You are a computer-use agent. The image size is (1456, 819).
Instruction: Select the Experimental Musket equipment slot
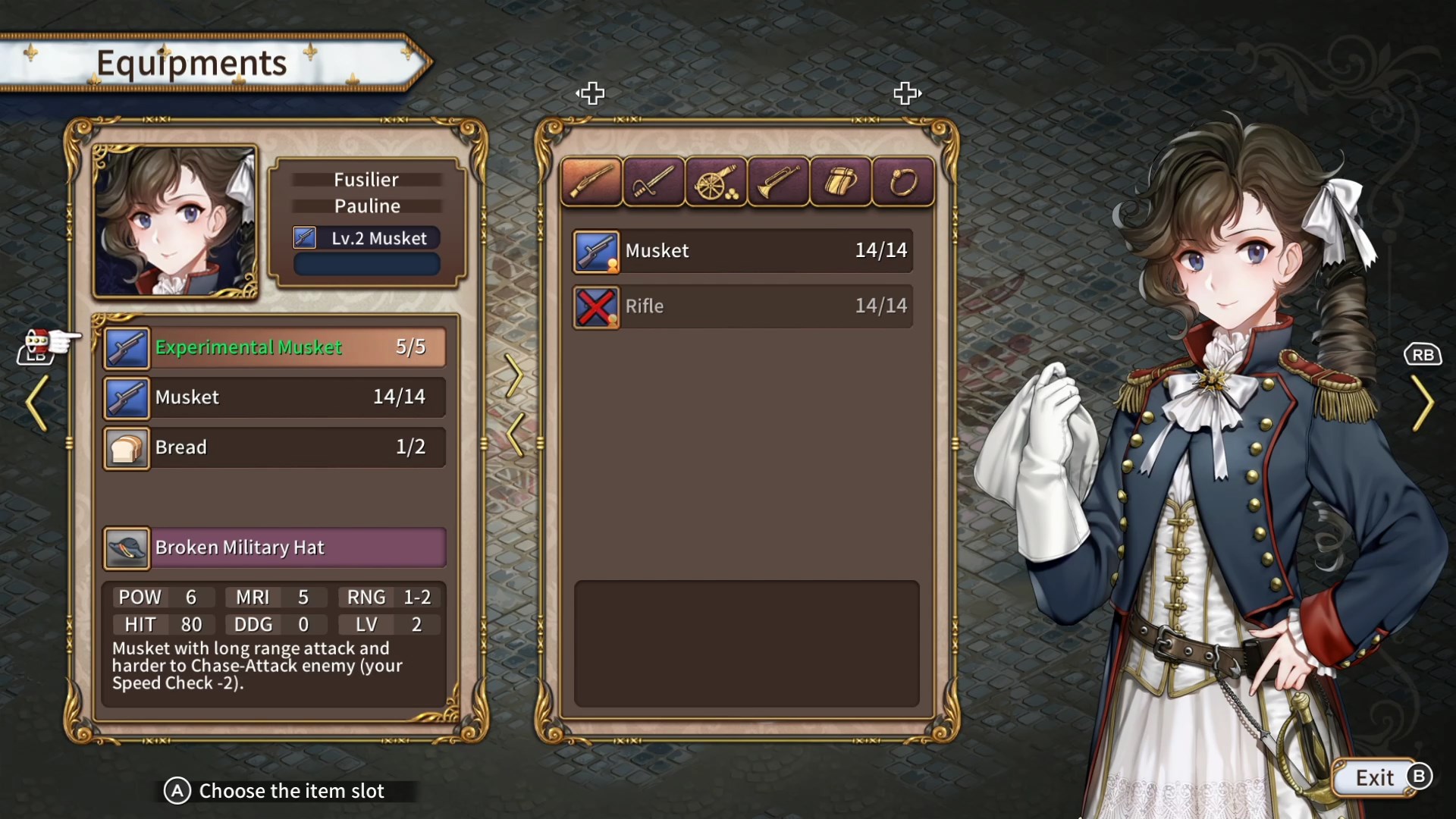[275, 347]
